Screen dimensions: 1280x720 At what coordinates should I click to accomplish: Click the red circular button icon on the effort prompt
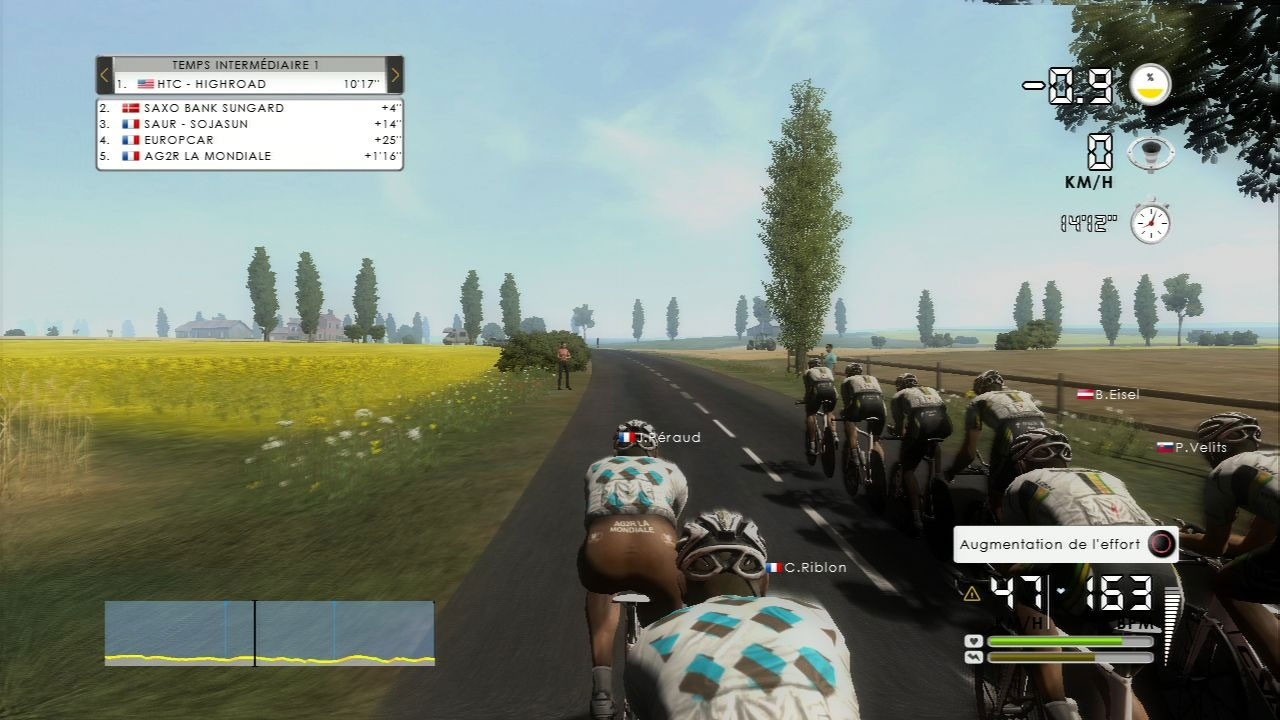pos(1160,544)
